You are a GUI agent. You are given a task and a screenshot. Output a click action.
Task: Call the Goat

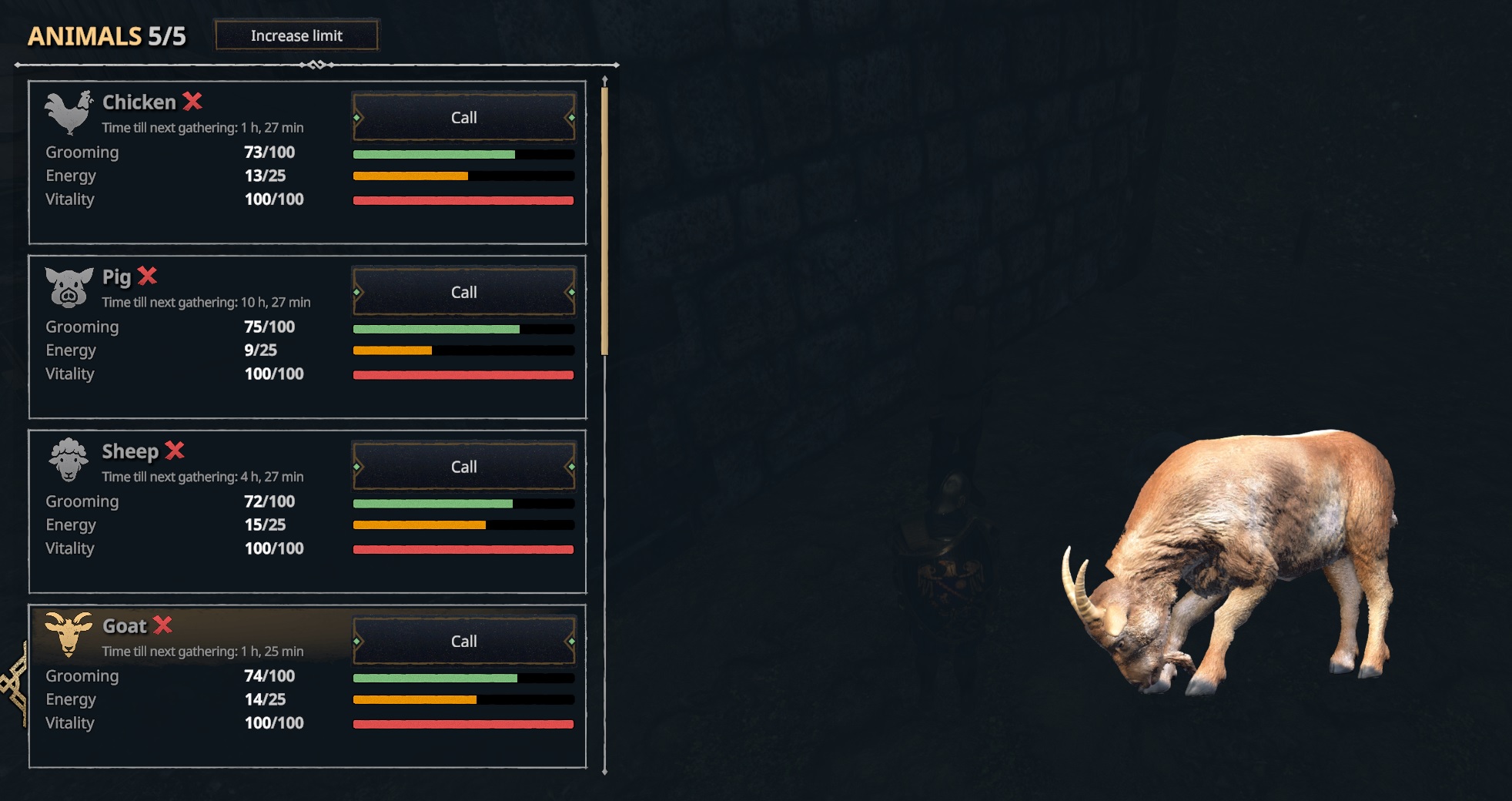463,641
